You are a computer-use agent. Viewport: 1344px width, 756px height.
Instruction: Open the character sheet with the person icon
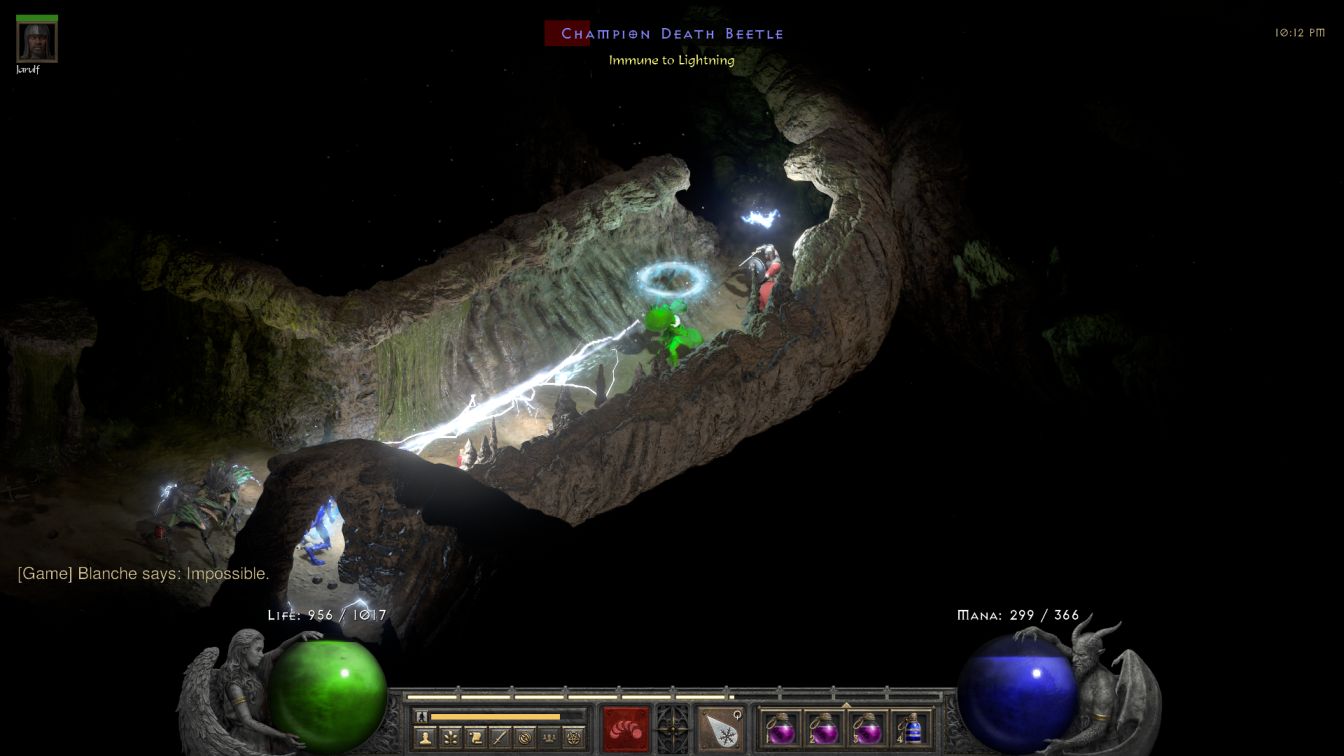pos(424,737)
